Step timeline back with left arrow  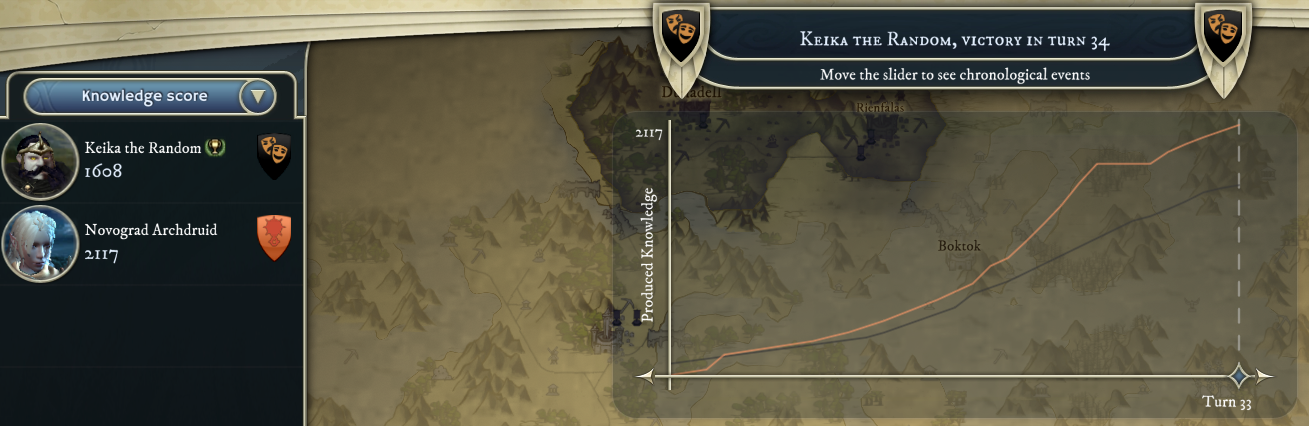(x=645, y=377)
